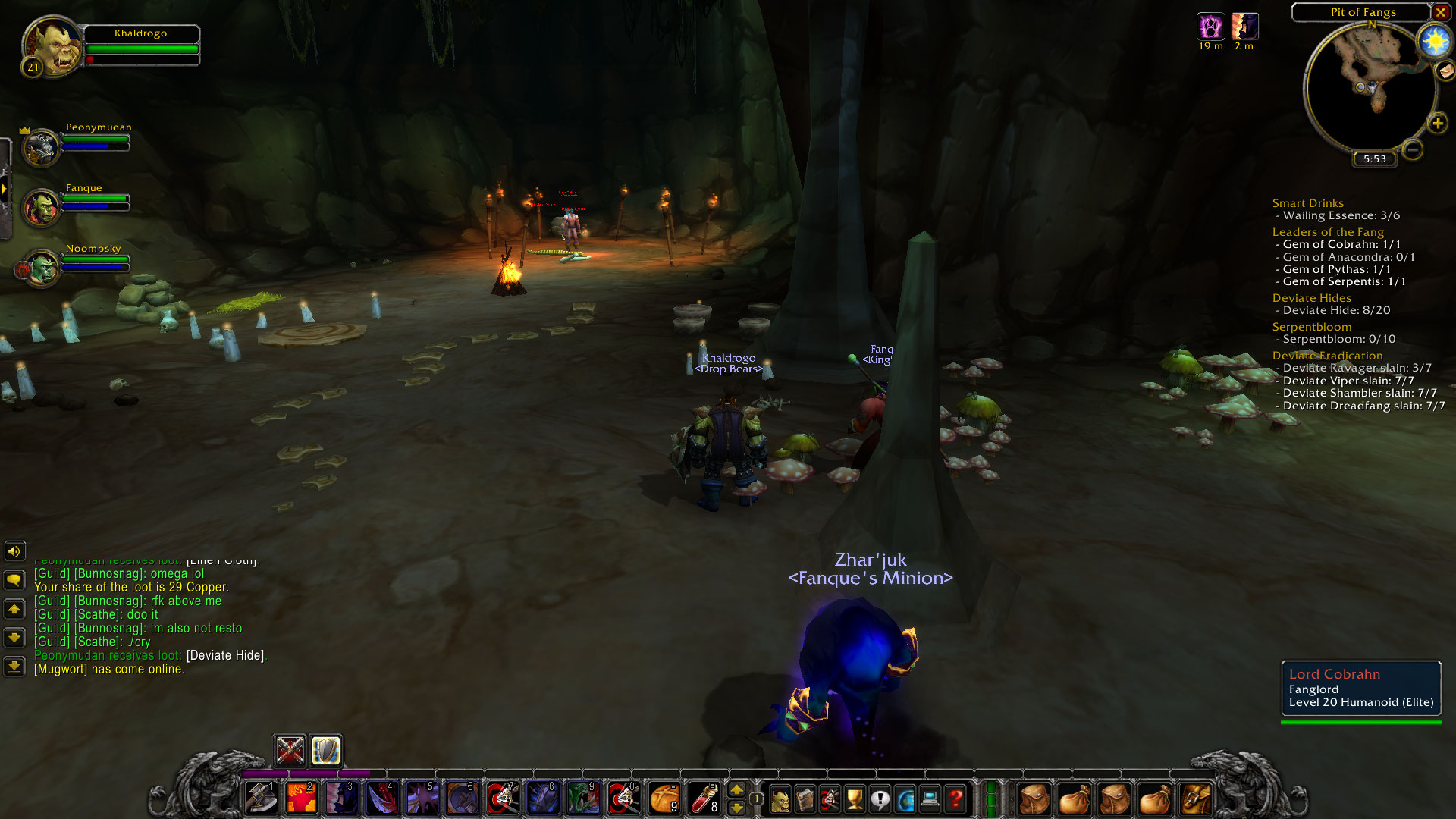Open the Character Info panel
Image resolution: width=1456 pixels, height=819 pixels.
coord(780,799)
